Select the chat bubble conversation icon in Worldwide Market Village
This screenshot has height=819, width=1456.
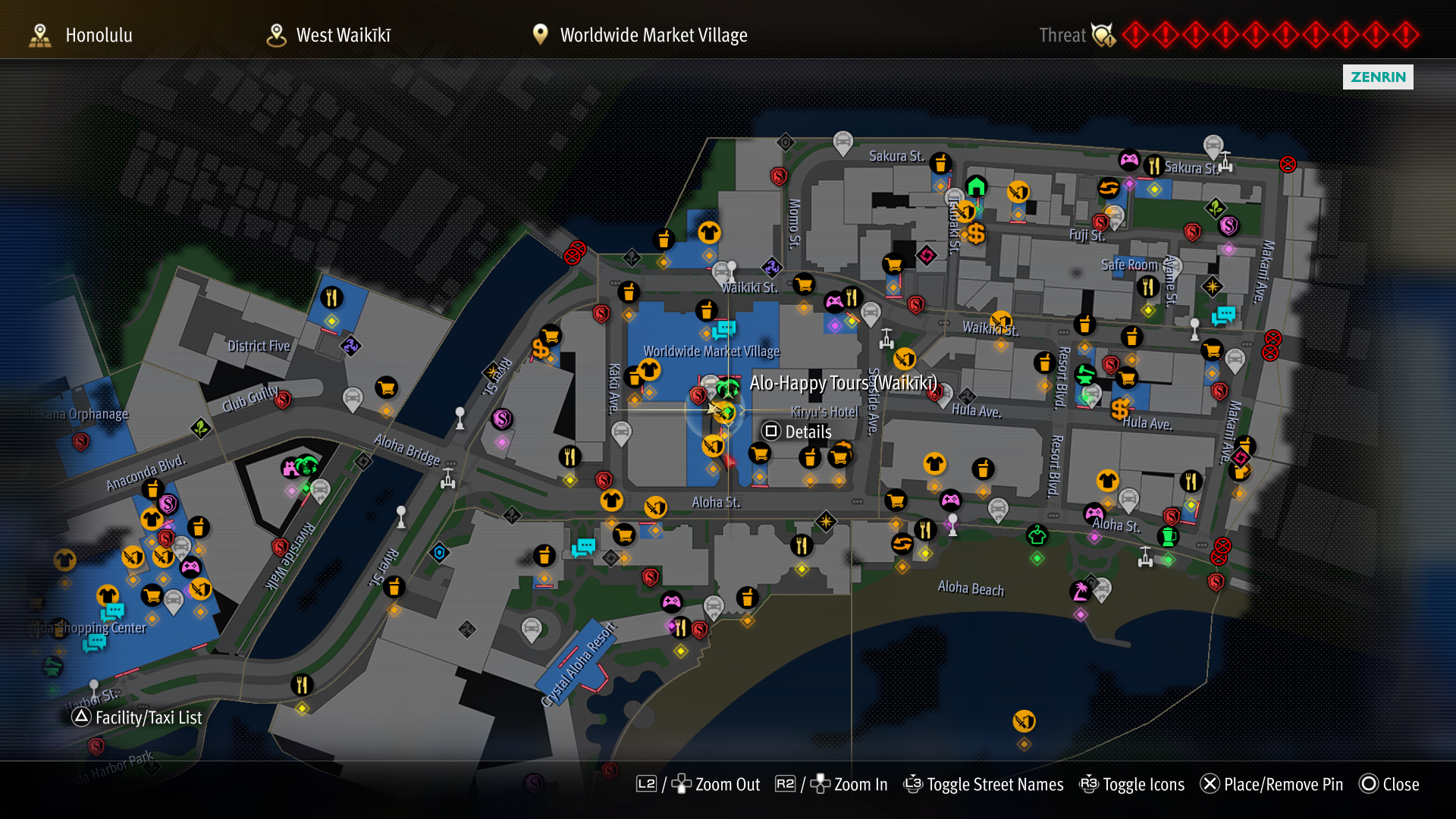click(725, 329)
